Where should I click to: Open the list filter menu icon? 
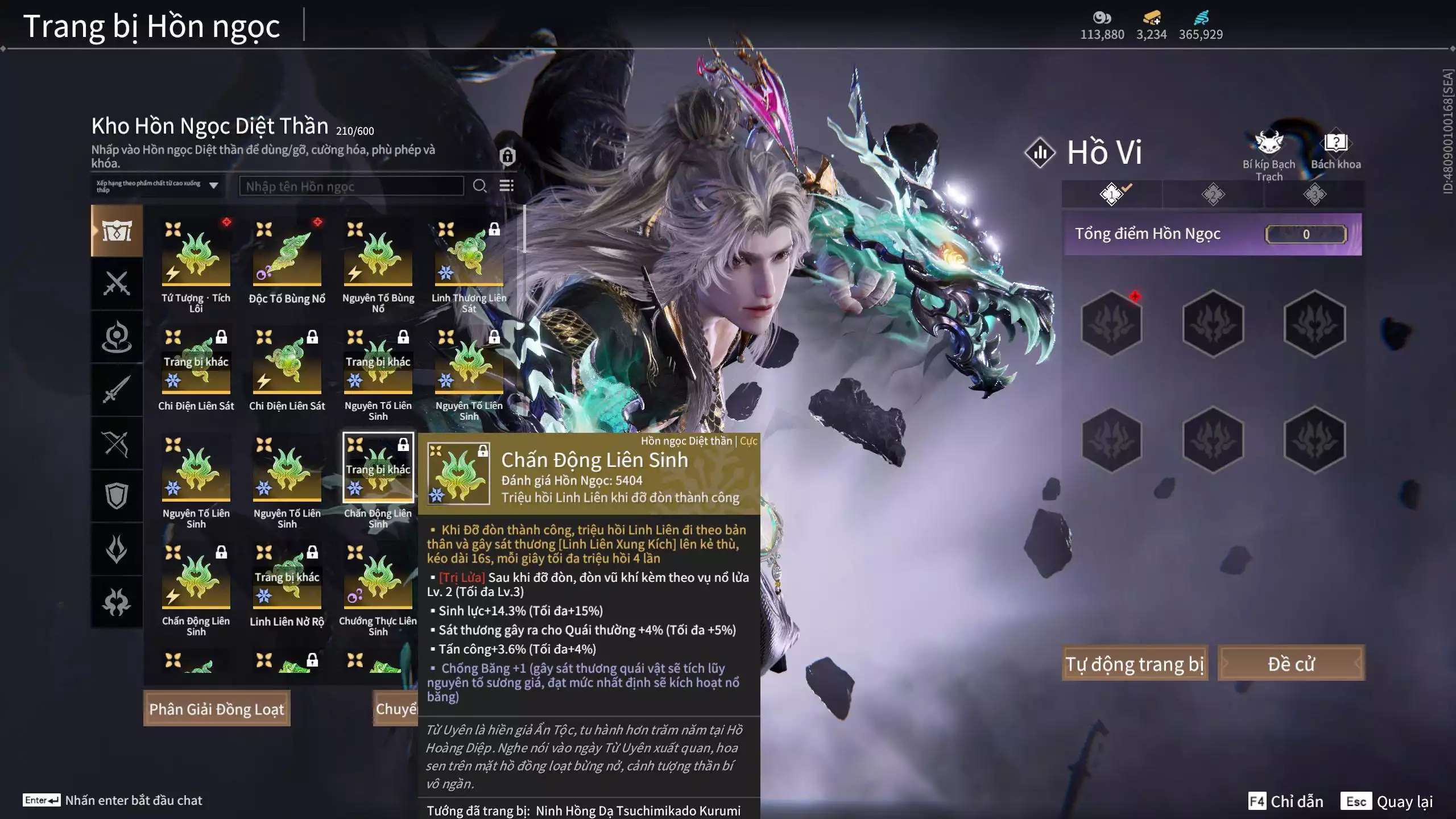(x=506, y=186)
